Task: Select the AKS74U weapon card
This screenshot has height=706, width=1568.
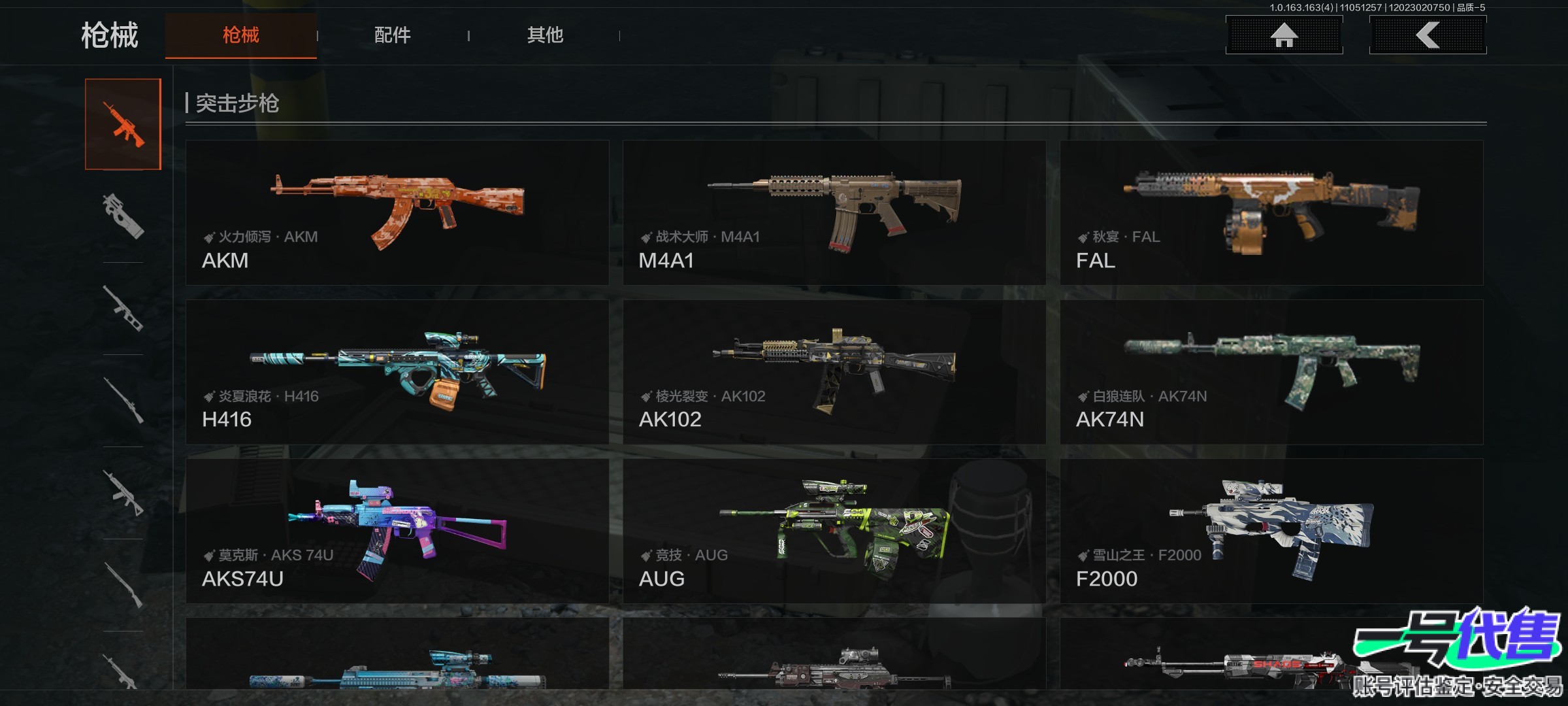Action: point(397,531)
